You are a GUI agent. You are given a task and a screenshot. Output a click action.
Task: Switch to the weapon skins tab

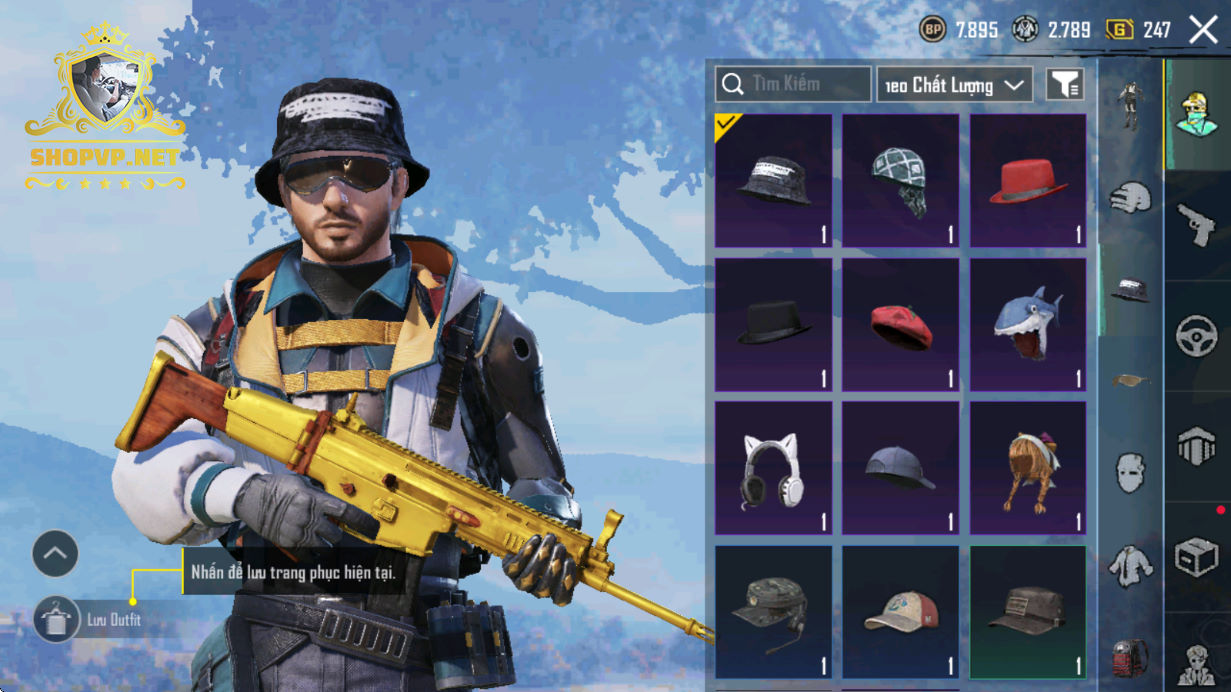point(1197,226)
